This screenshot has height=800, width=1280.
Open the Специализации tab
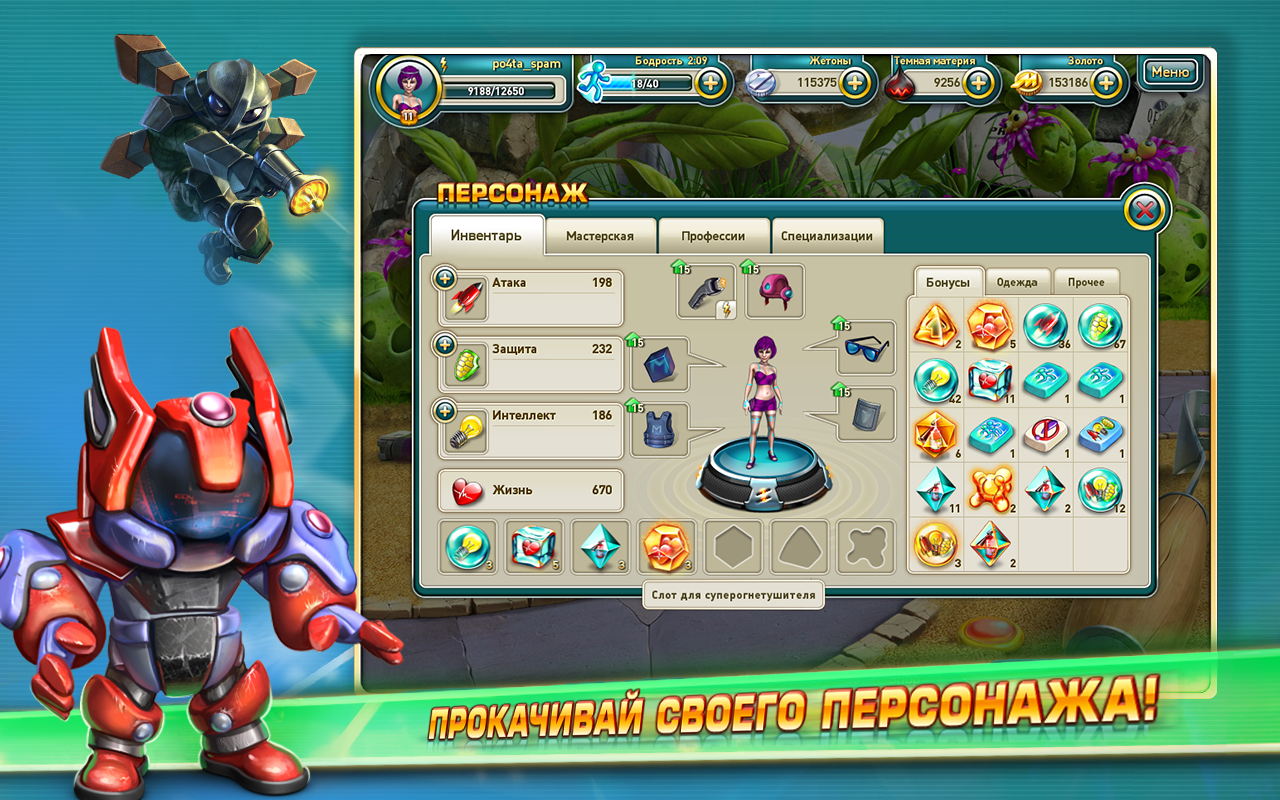tap(826, 234)
